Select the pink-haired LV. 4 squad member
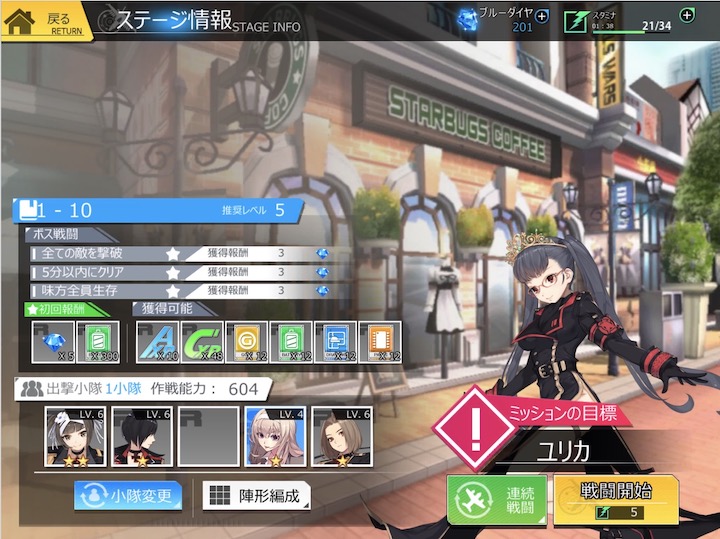Screen dimensions: 720x539 point(276,437)
